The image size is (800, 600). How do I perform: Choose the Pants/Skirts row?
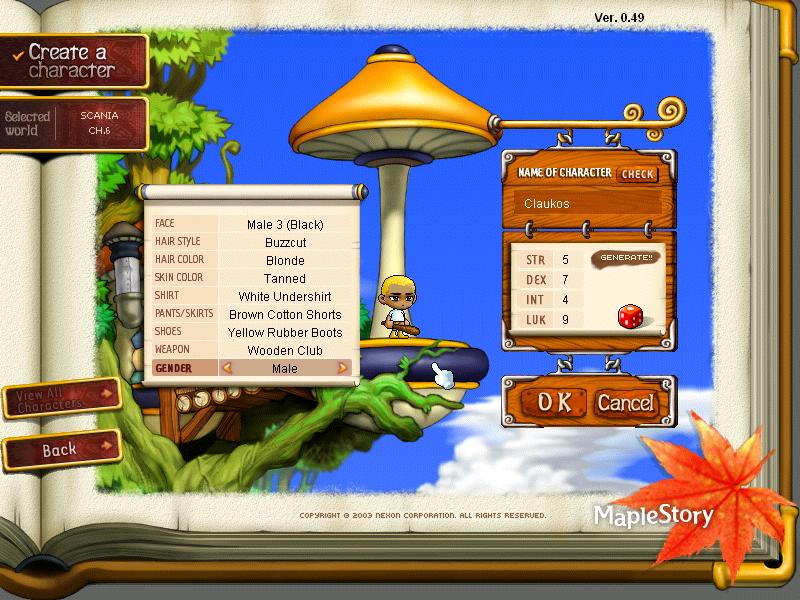[x=253, y=314]
